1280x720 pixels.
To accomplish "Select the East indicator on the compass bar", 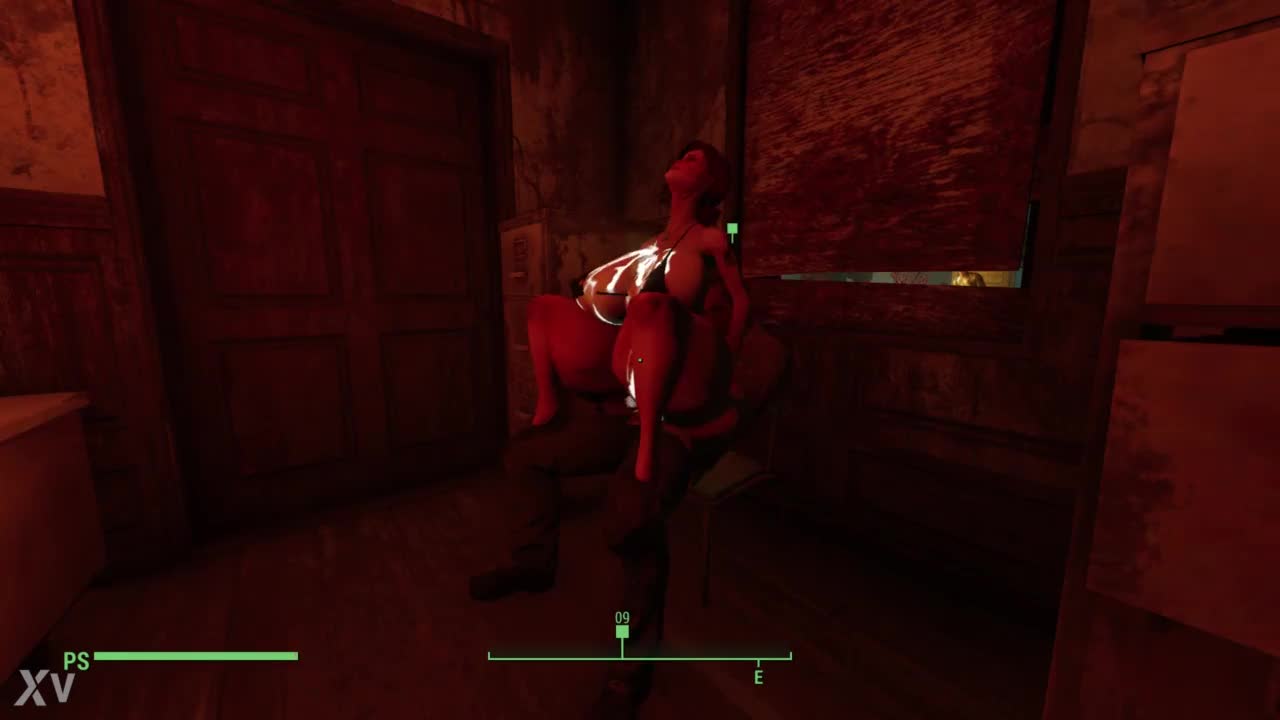I will point(758,677).
